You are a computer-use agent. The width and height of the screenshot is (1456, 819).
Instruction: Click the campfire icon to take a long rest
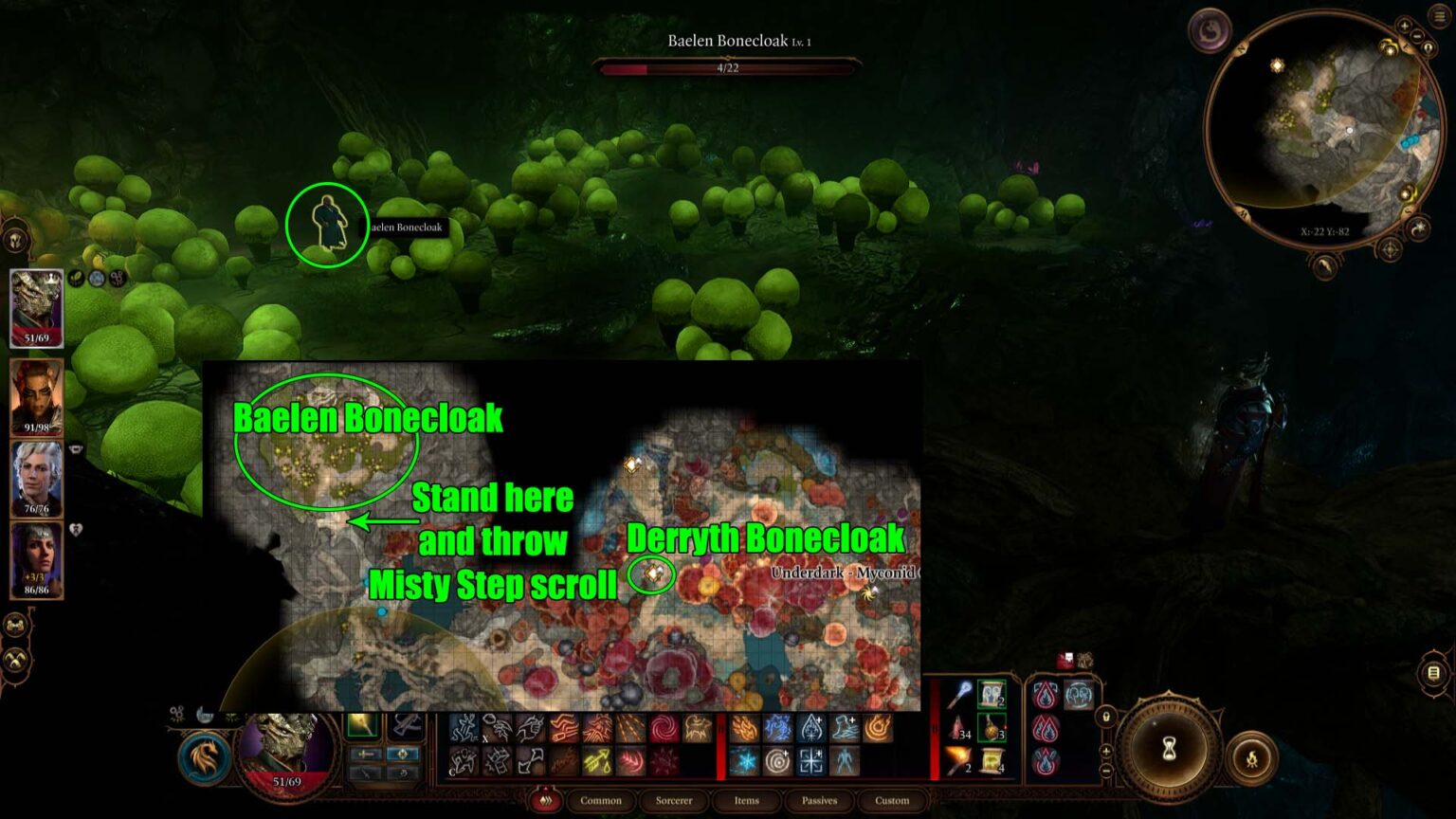click(x=1251, y=757)
